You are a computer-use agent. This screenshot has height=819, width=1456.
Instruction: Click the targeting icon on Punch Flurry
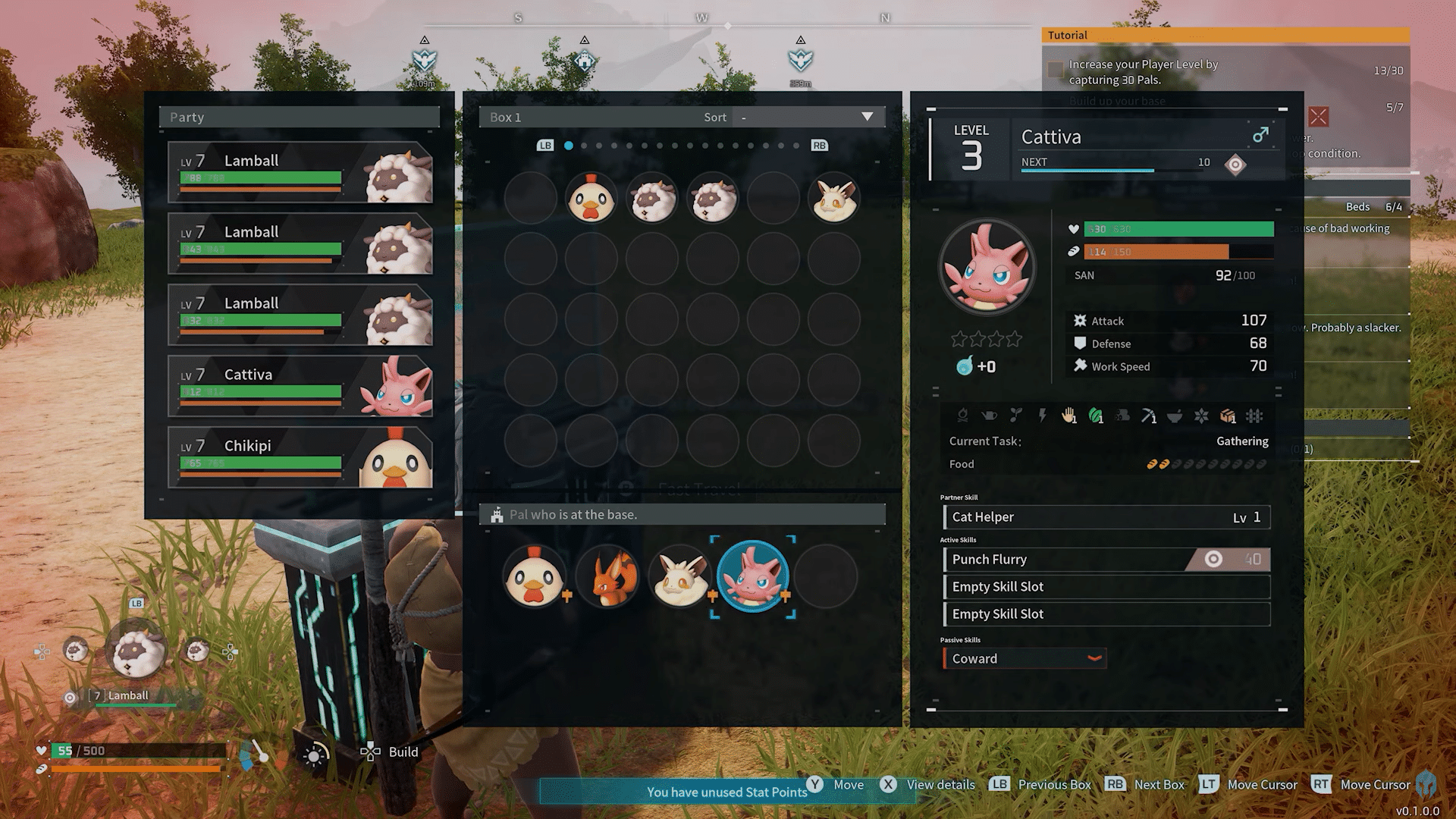pos(1214,559)
